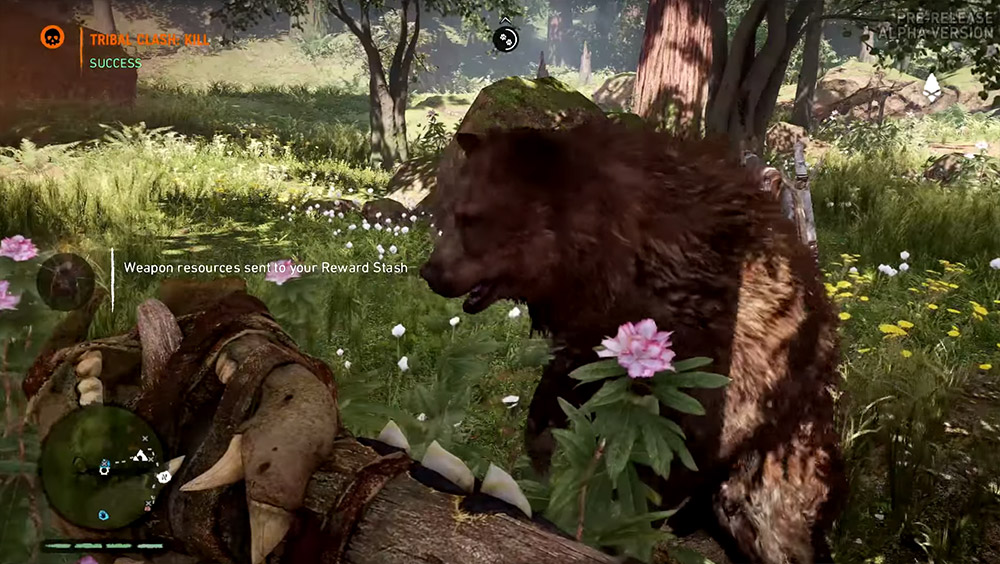The width and height of the screenshot is (1000, 564).
Task: Click the round paw marker at top center
Action: [x=506, y=38]
